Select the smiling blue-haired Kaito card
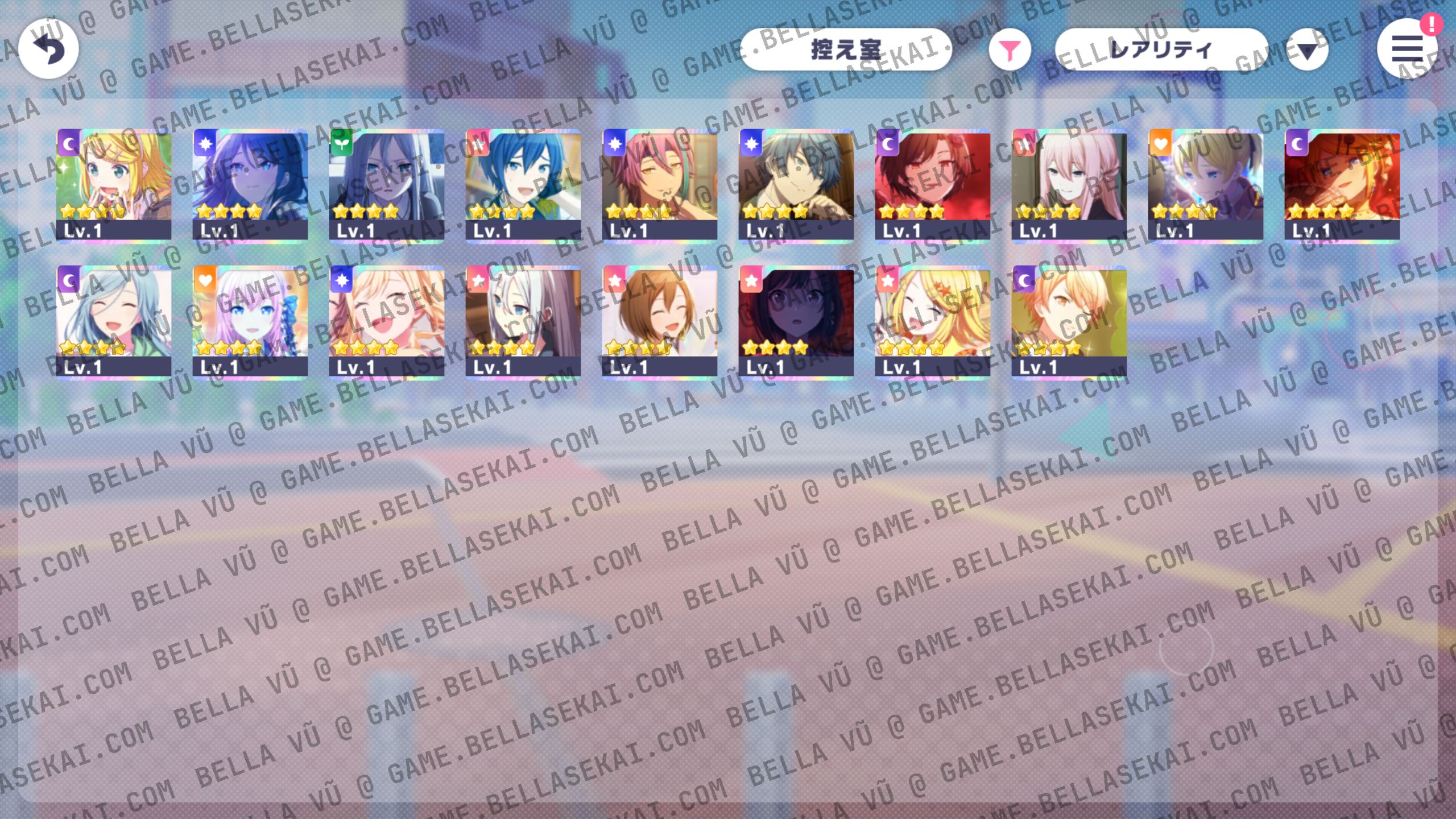Screen dimensions: 1456x819 click(523, 182)
